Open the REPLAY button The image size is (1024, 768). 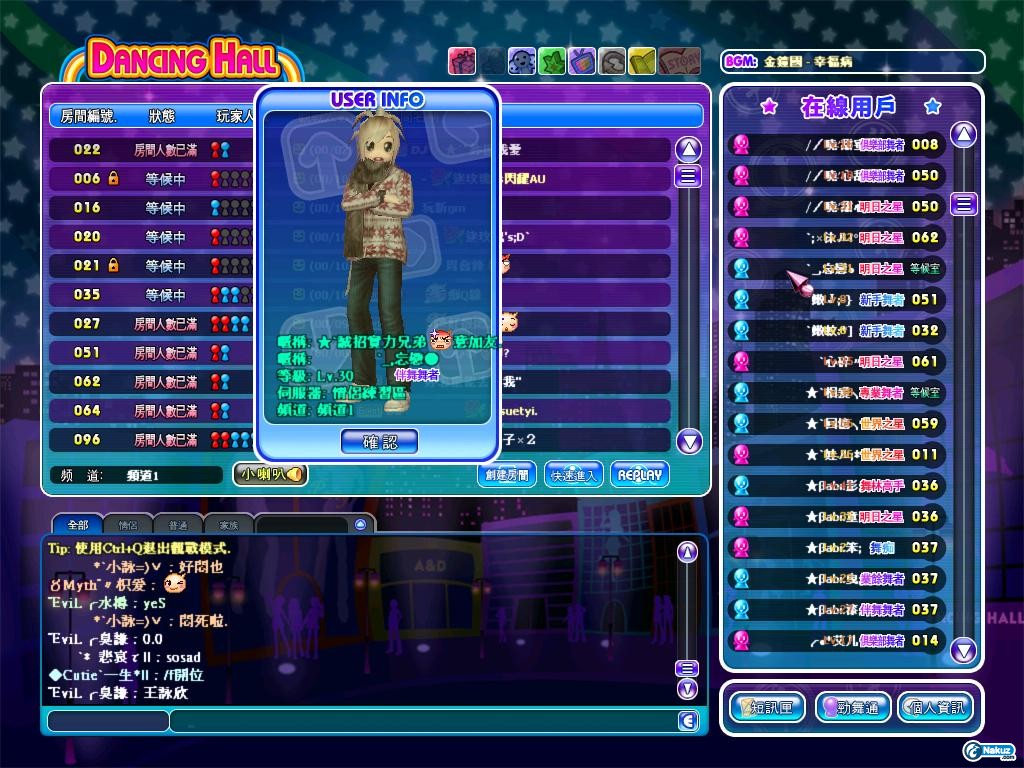click(x=639, y=475)
